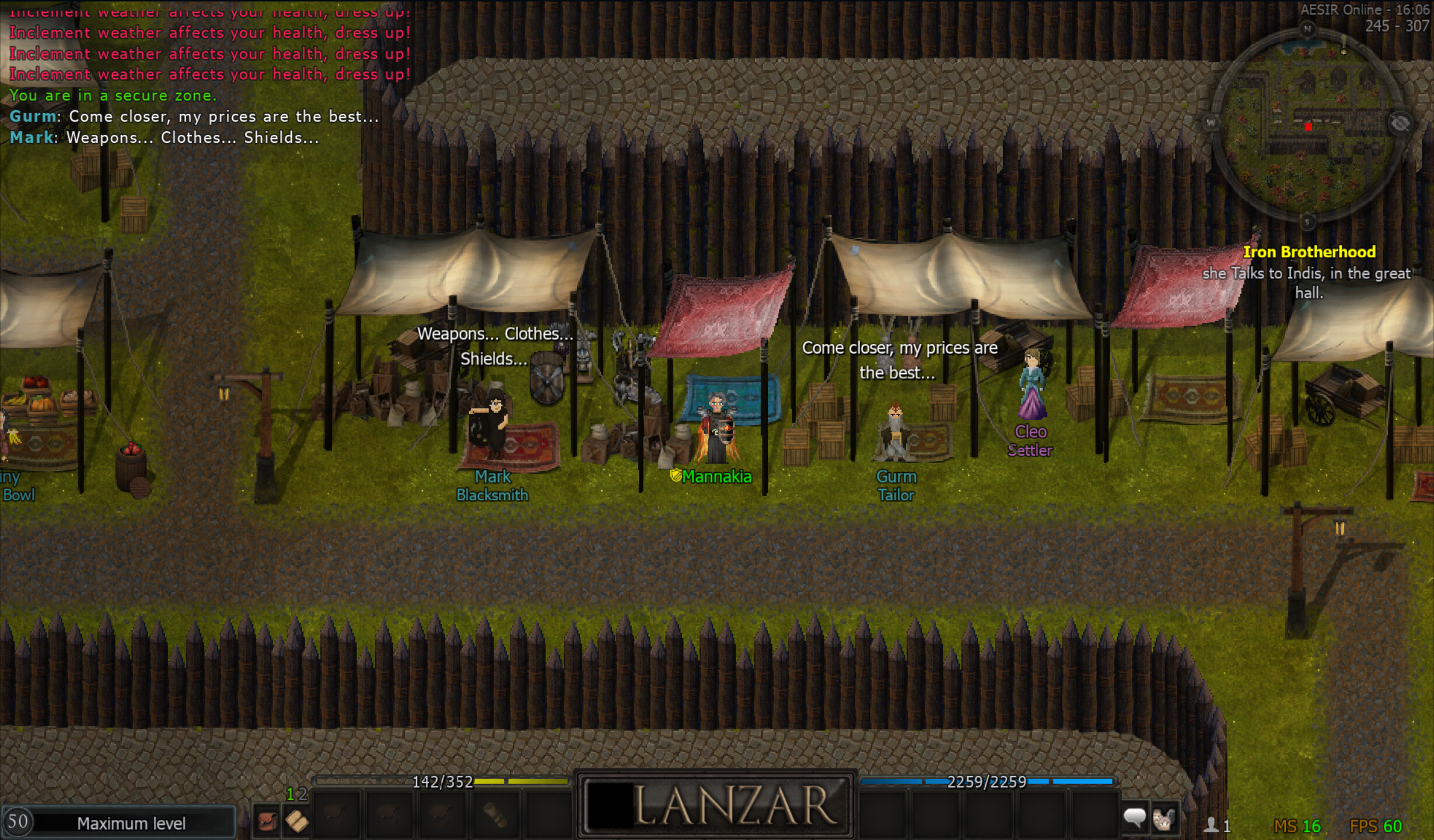Open the book journal icon in the hotbar
The image size is (1434, 840).
point(297,820)
